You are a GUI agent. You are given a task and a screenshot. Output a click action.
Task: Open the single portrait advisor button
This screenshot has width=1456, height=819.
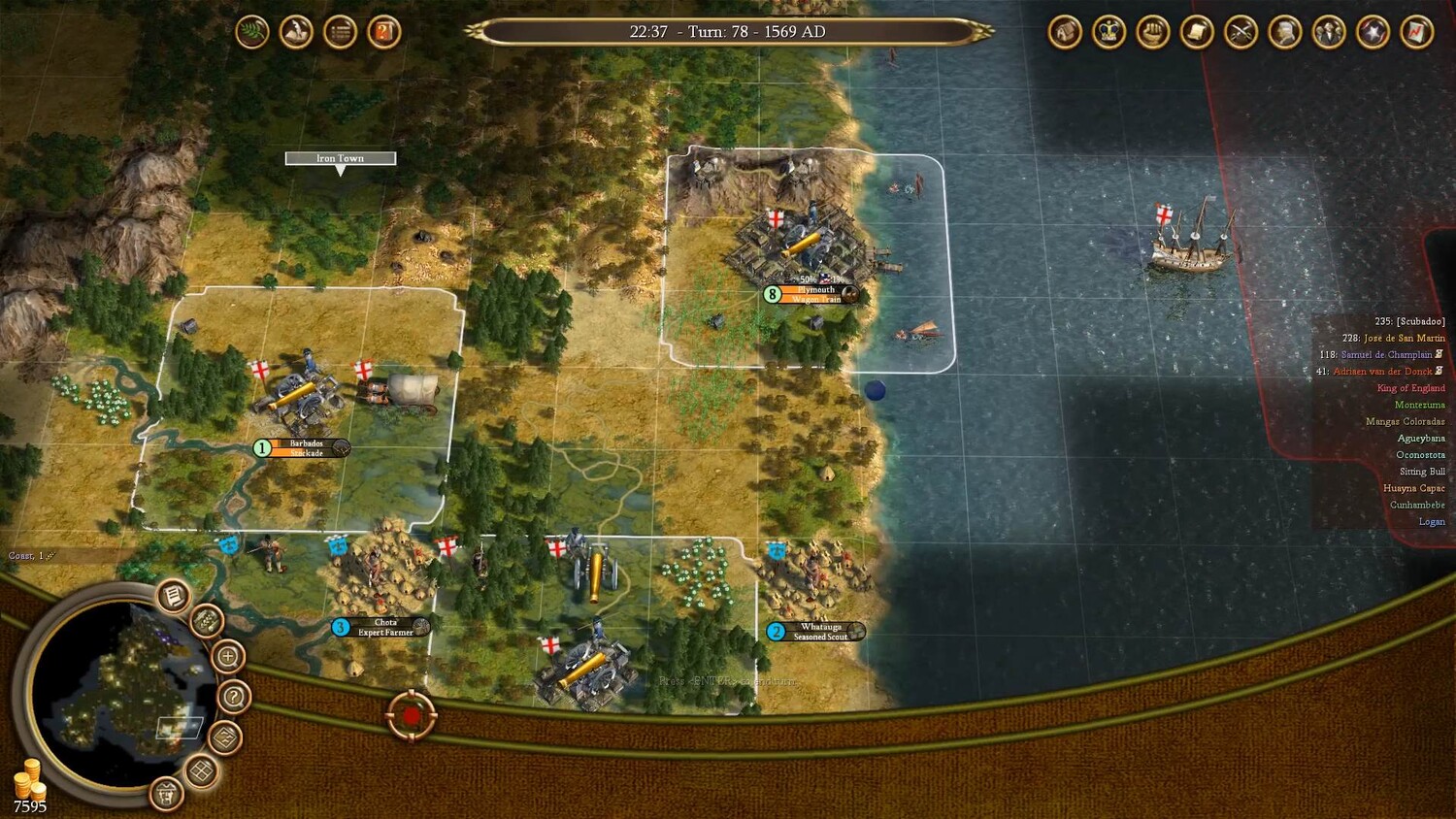point(1284,32)
